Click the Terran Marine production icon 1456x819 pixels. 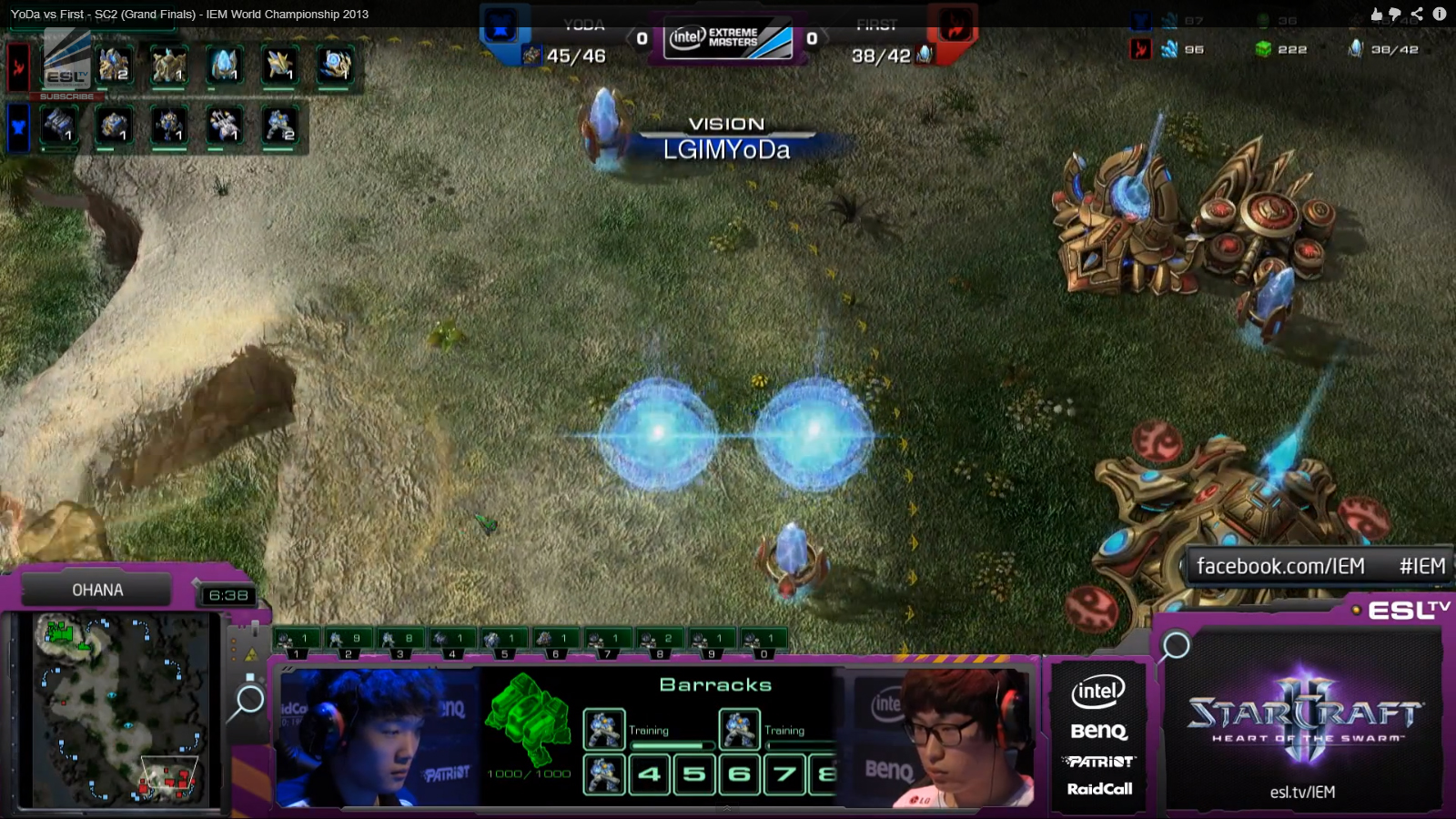pos(279,126)
